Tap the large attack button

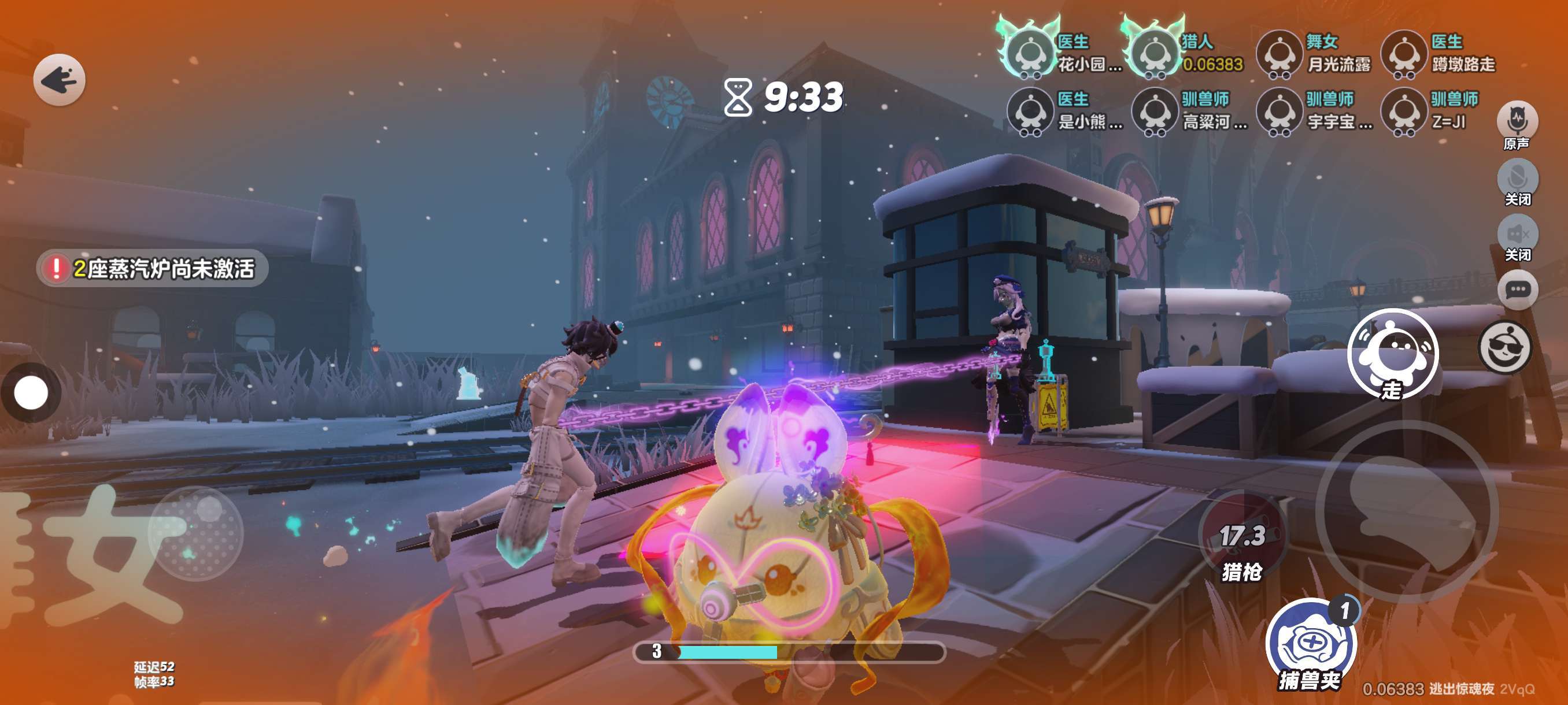[1407, 510]
